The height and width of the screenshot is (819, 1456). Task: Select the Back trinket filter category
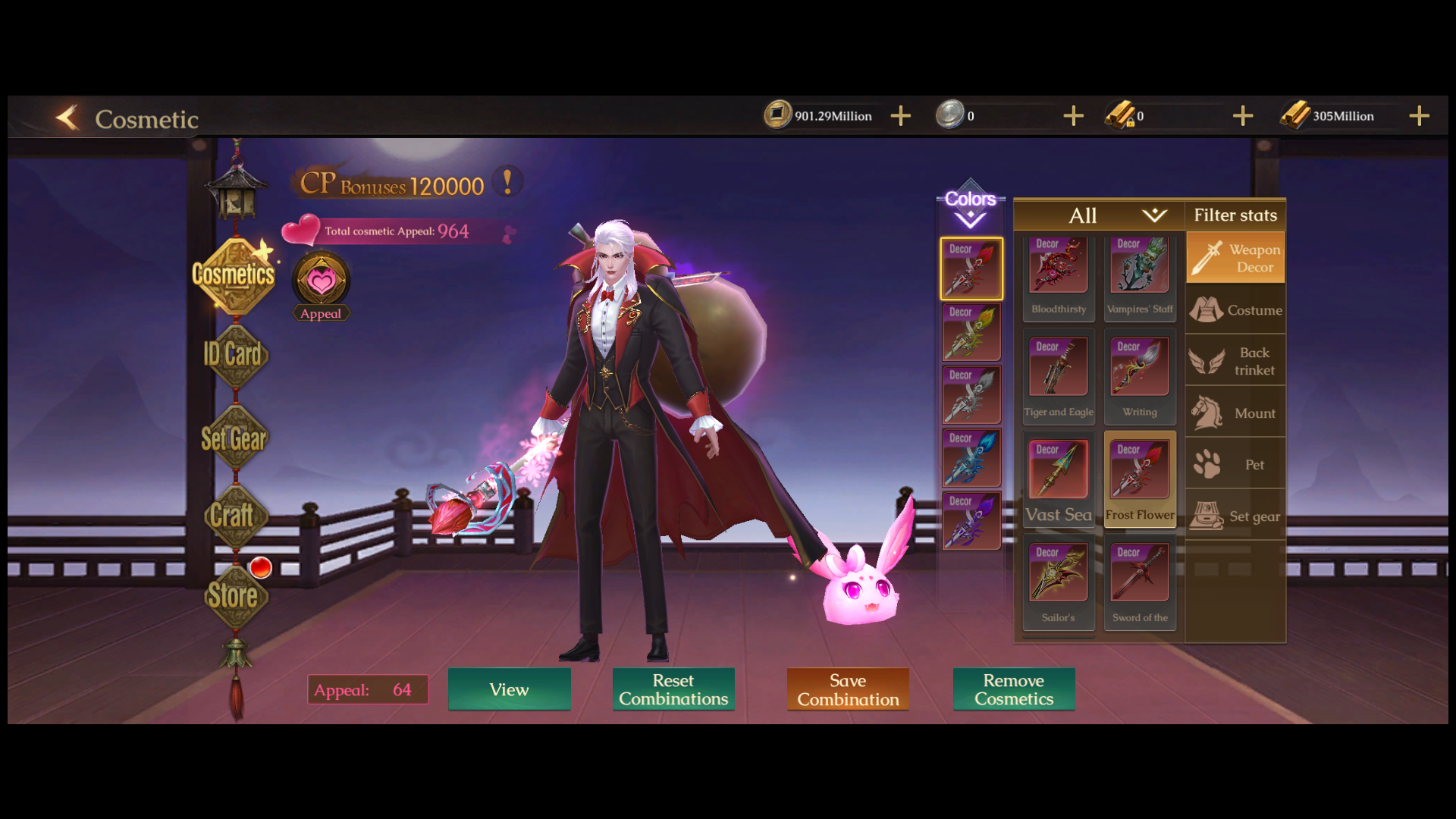(x=1235, y=362)
